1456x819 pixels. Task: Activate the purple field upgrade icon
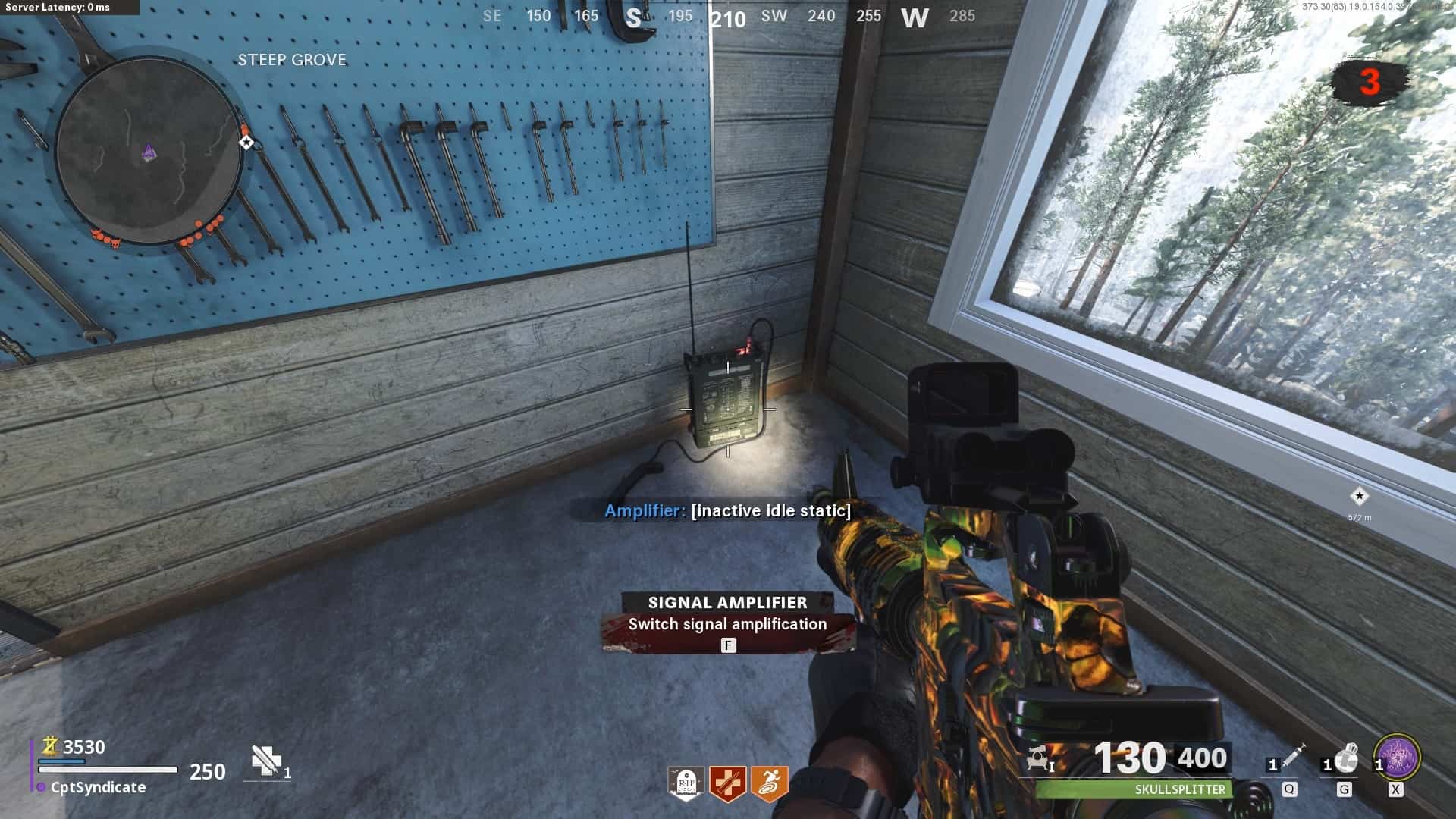point(1397,757)
